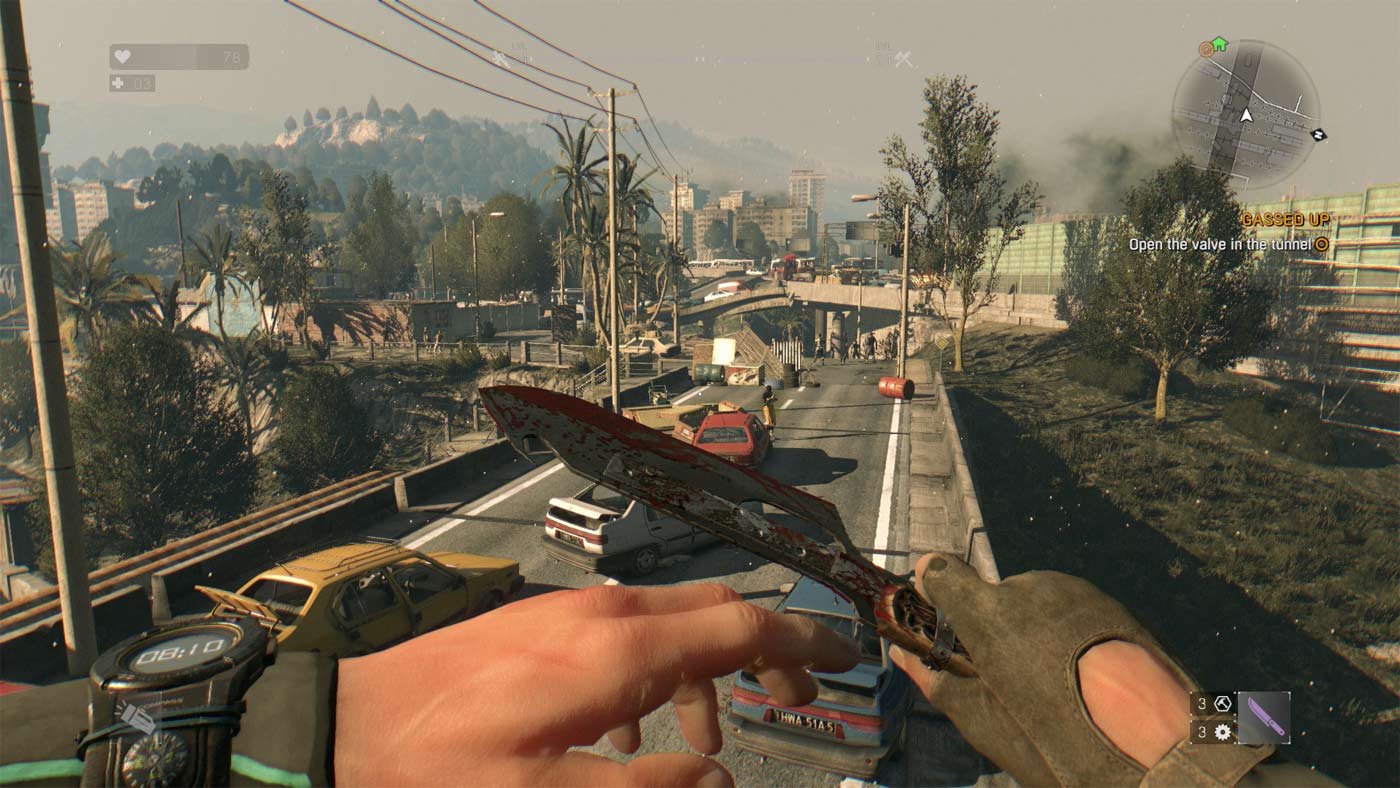Screen dimensions: 1400x788
Task: Click the medkit counter showing 03
Action: pos(148,84)
